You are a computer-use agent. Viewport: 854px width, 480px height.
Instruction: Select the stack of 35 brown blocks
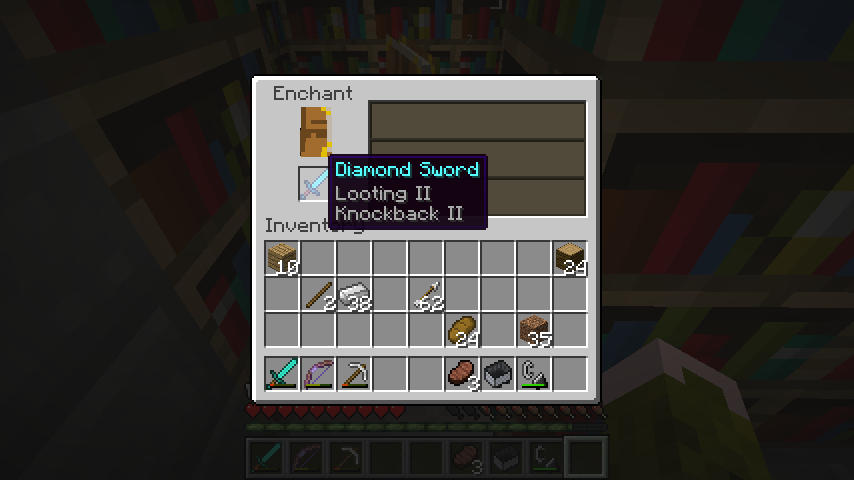coord(534,330)
